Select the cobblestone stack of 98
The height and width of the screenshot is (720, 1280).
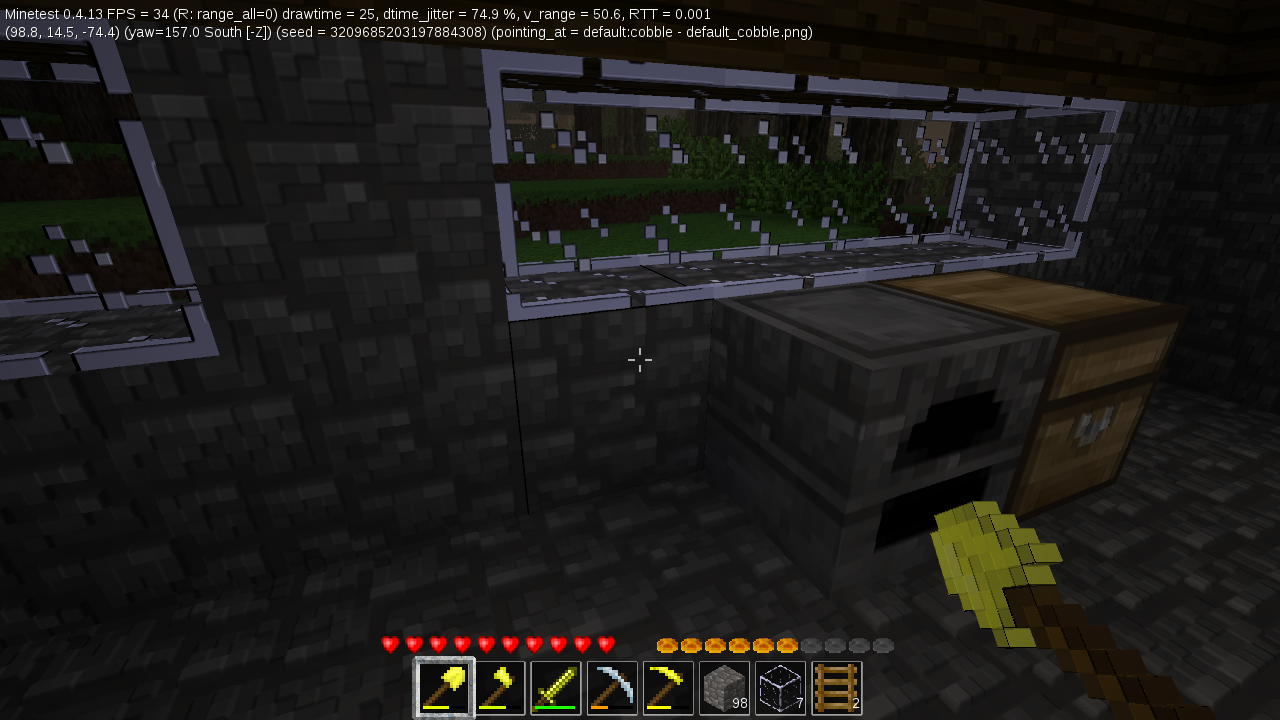[x=723, y=687]
